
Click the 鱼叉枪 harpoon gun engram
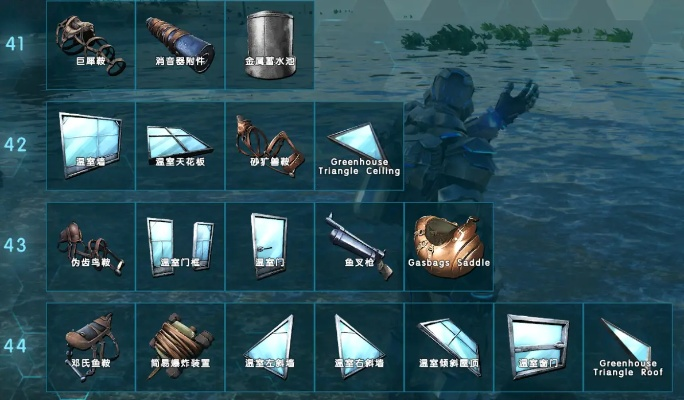359,246
